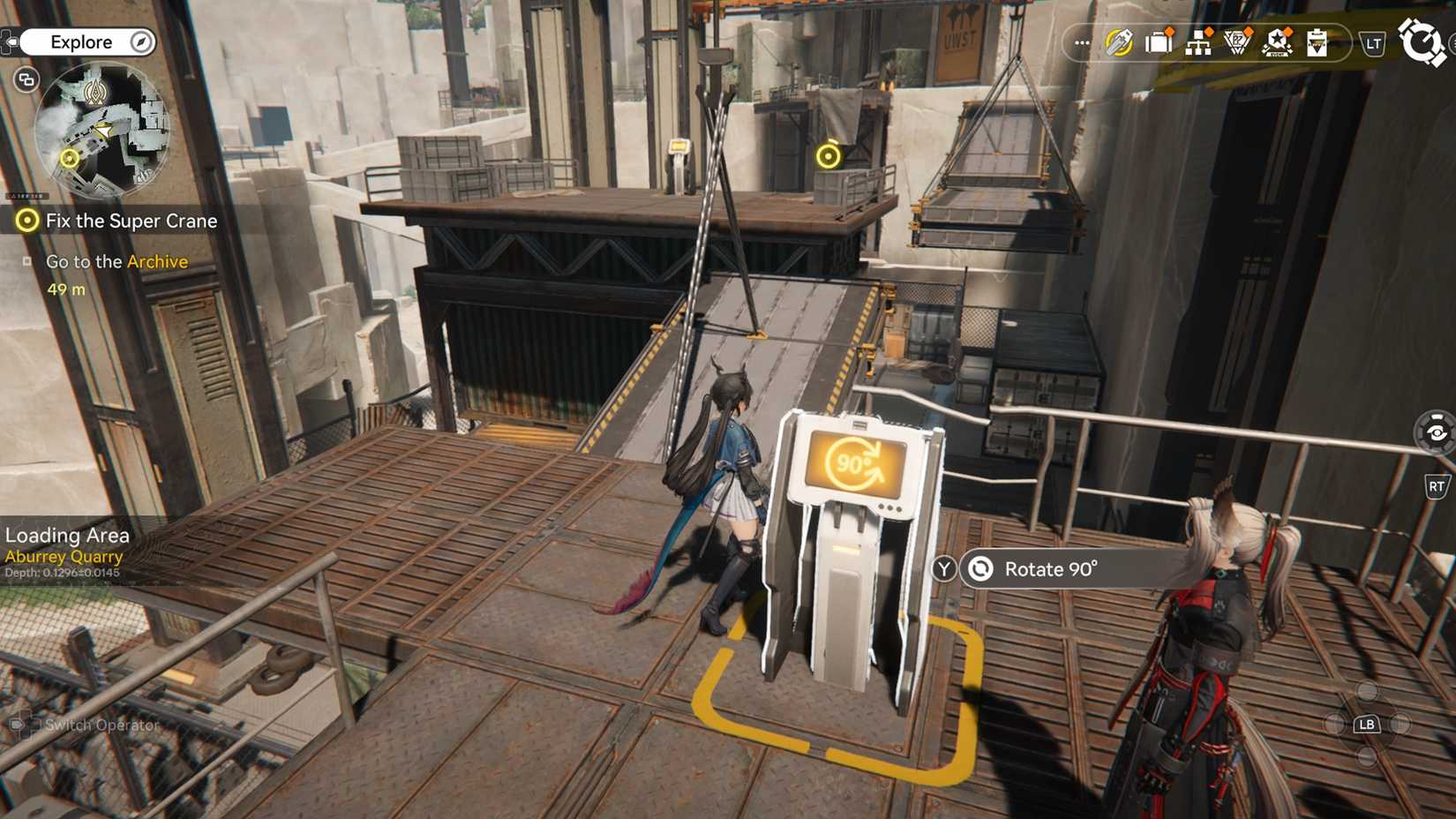The height and width of the screenshot is (819, 1456).
Task: Open the squad hierarchy icon
Action: click(1199, 41)
